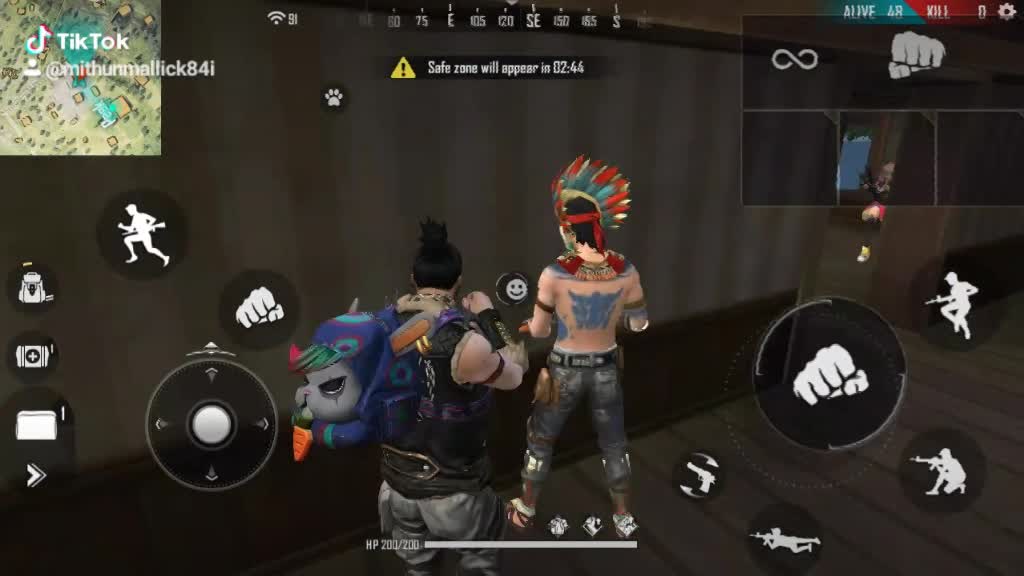Click the pet paw icon
This screenshot has width=1024, height=576.
(x=333, y=97)
